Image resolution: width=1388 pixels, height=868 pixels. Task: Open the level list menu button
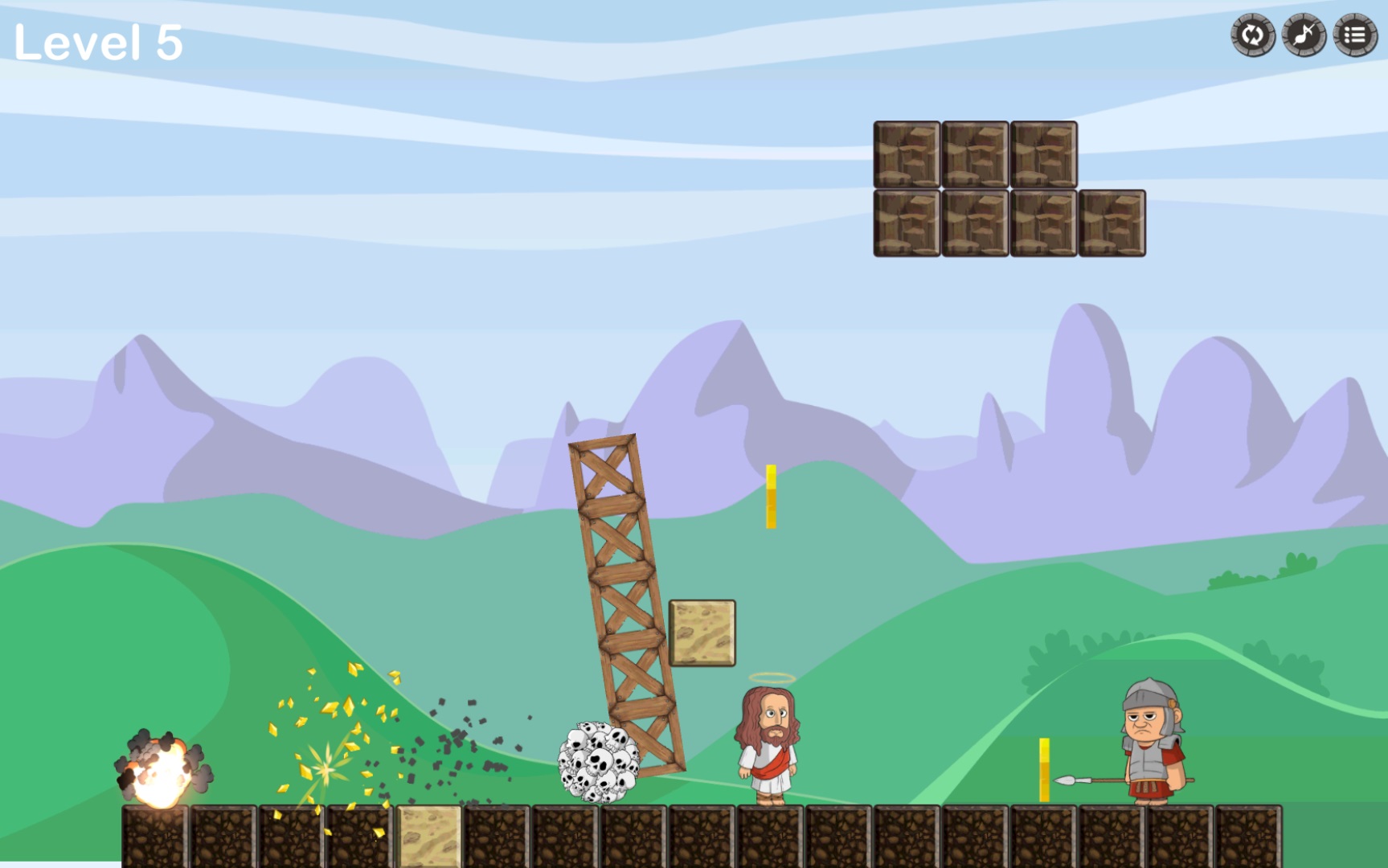(1355, 35)
